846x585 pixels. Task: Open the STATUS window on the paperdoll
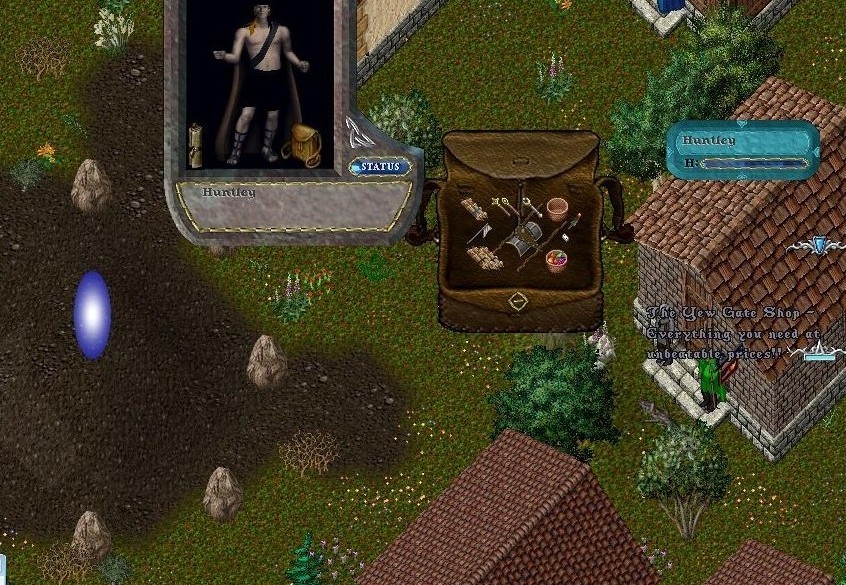click(380, 167)
